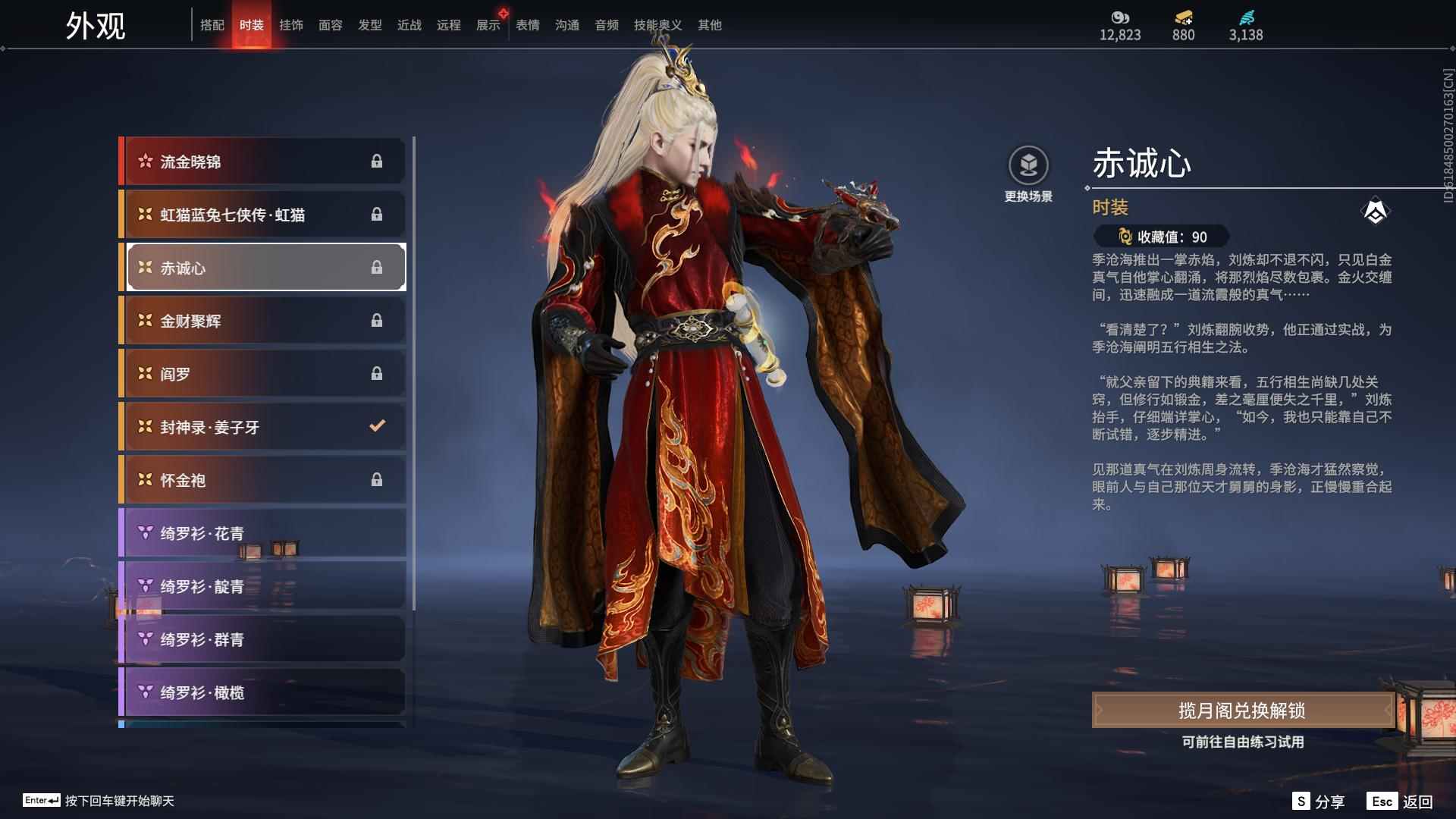Viewport: 1456px width, 819px height.
Task: Click the lock icon on 流金晓锦 outfit
Action: click(378, 161)
